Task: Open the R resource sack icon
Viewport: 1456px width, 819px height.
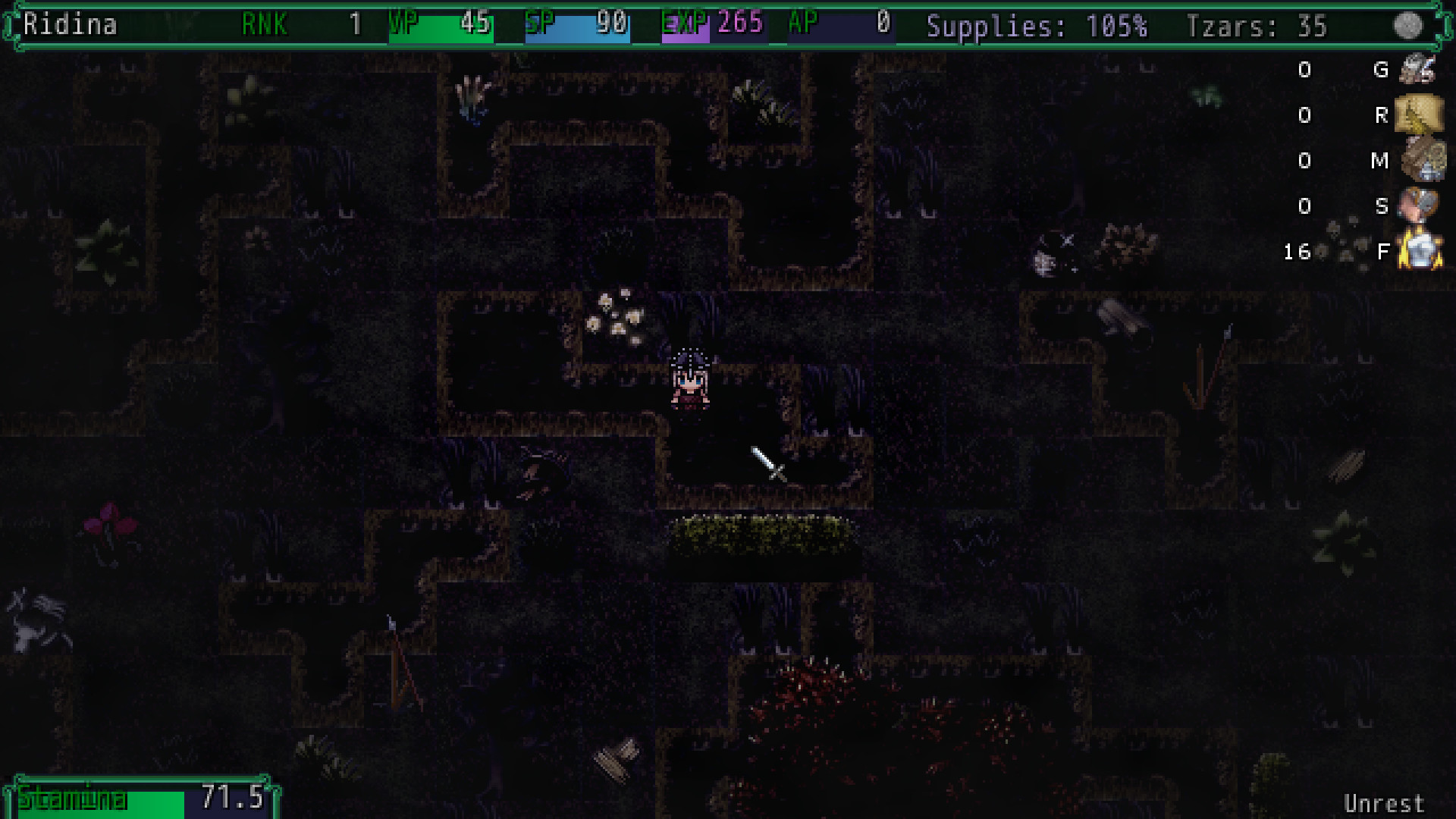Action: (x=1420, y=115)
